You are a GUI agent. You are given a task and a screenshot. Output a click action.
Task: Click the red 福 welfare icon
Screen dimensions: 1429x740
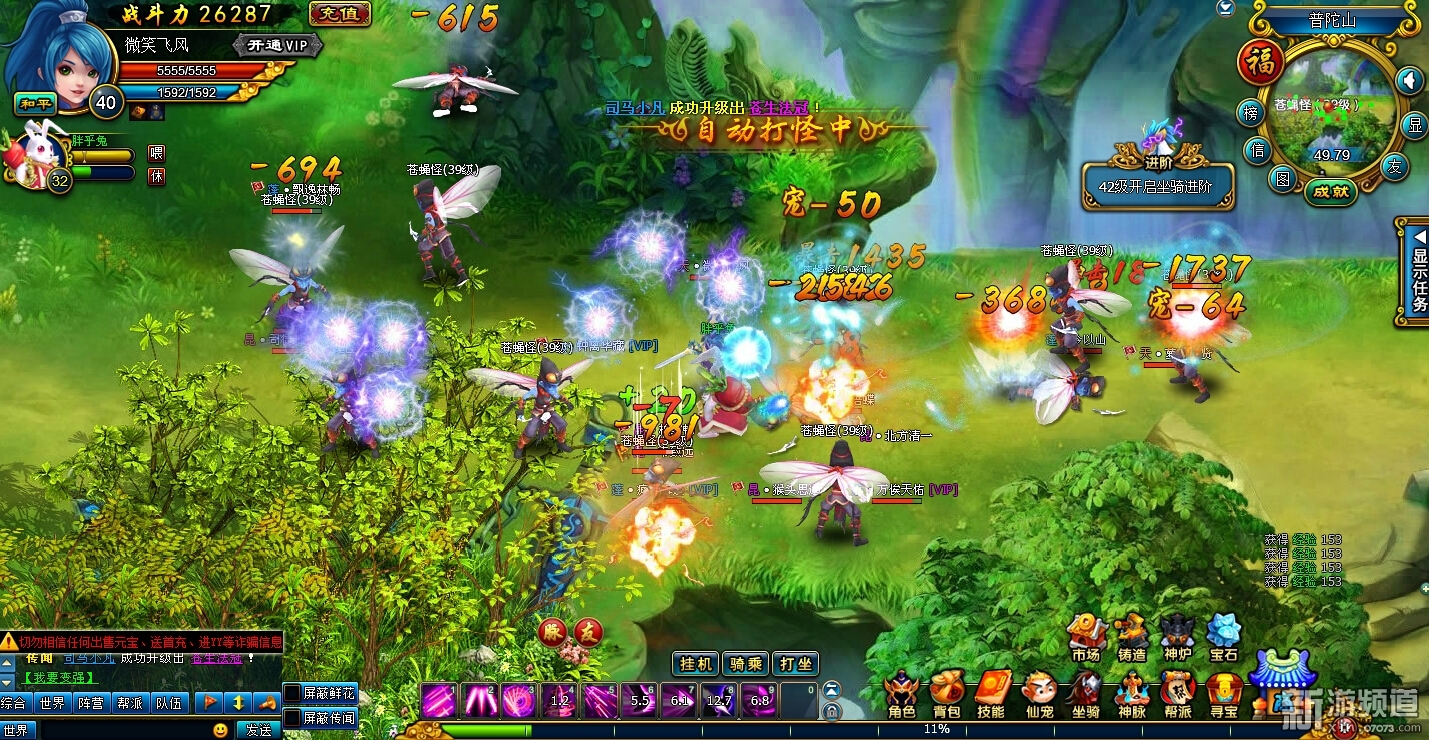1261,63
